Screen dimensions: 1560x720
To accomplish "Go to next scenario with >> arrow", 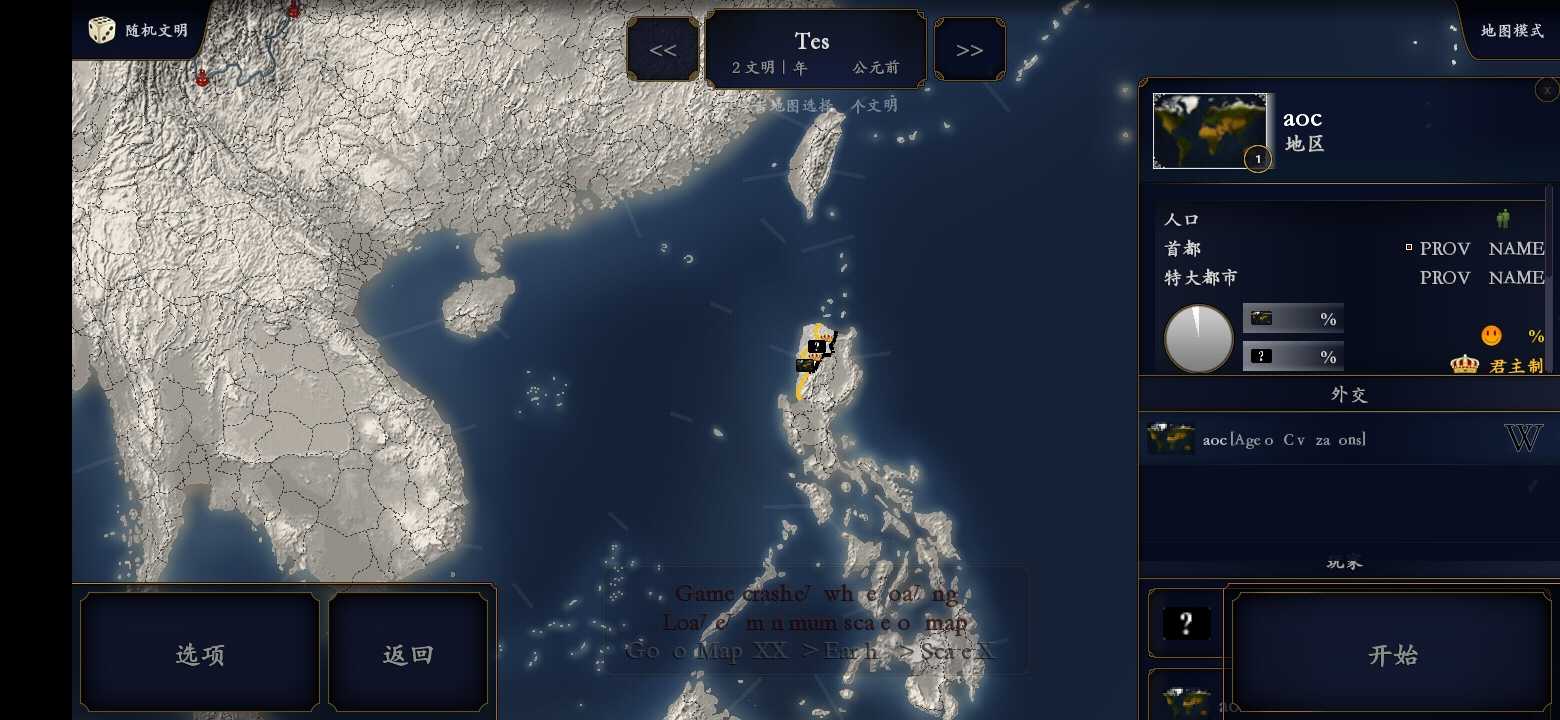I will pos(969,50).
